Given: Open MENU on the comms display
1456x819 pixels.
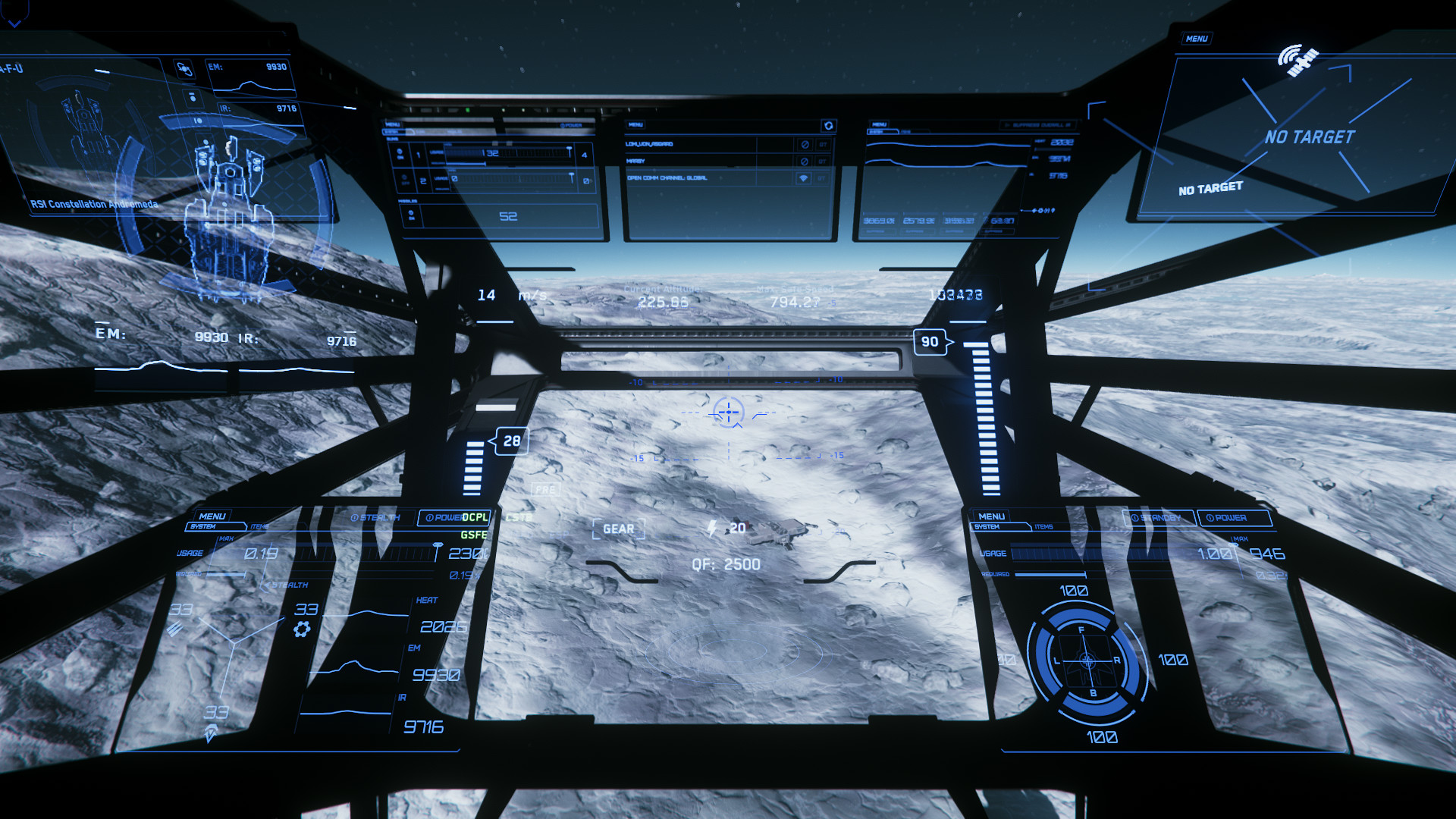Looking at the screenshot, I should pyautogui.click(x=635, y=124).
